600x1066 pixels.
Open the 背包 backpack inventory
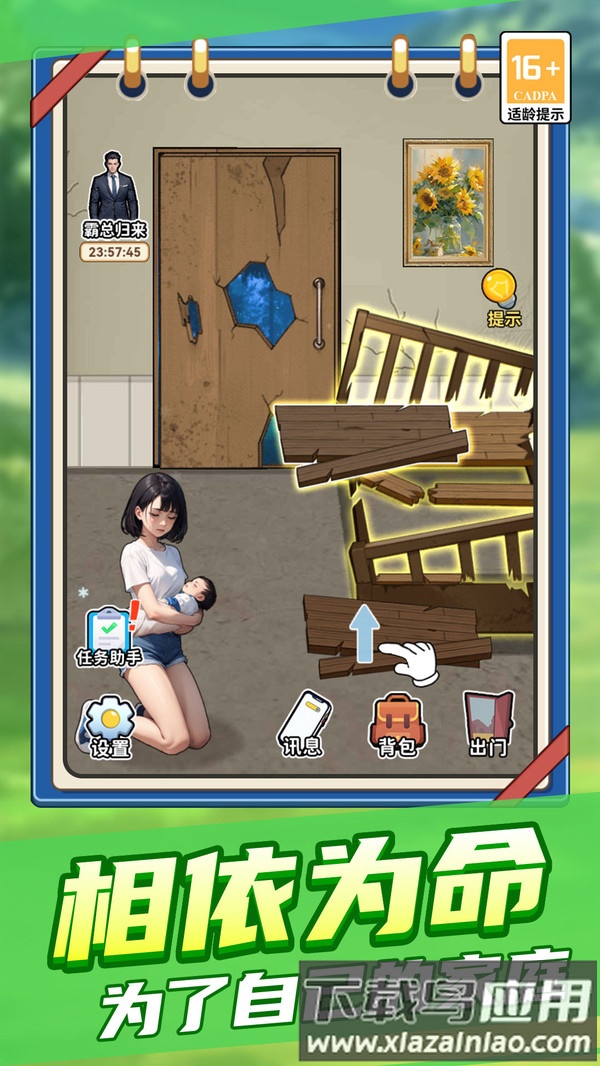pyautogui.click(x=396, y=723)
